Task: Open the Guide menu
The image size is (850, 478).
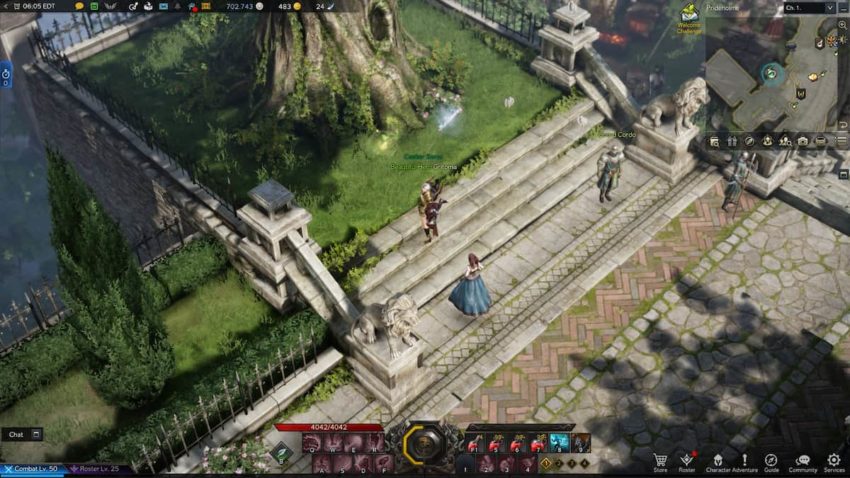Action: click(x=771, y=461)
